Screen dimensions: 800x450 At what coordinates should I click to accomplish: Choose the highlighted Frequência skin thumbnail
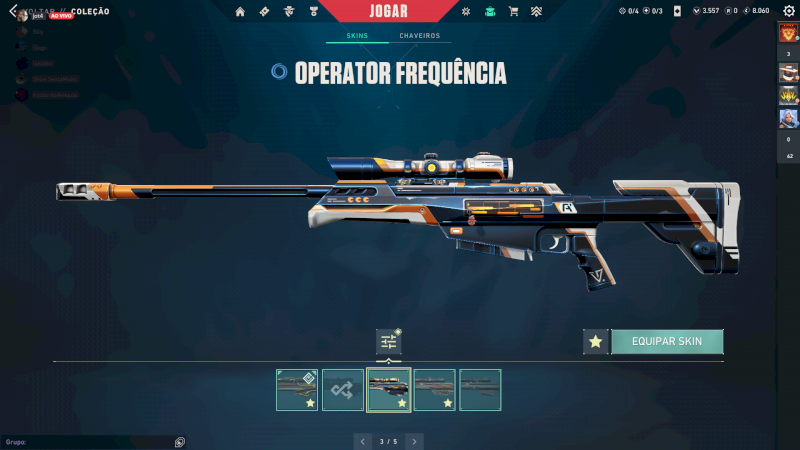(x=389, y=390)
